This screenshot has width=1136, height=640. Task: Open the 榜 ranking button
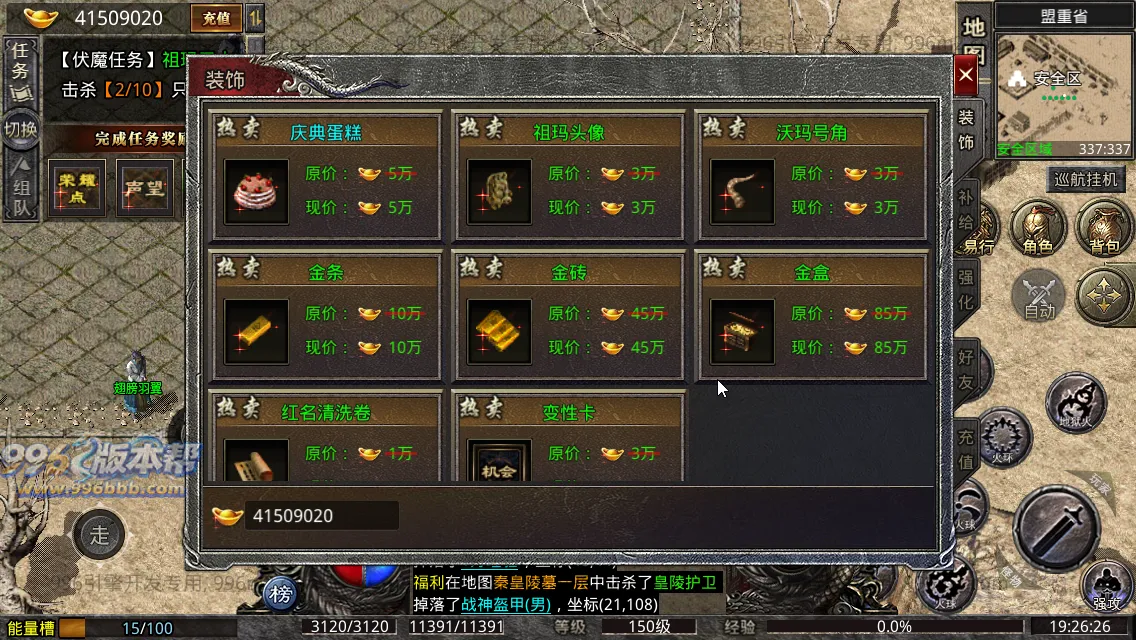(x=282, y=595)
